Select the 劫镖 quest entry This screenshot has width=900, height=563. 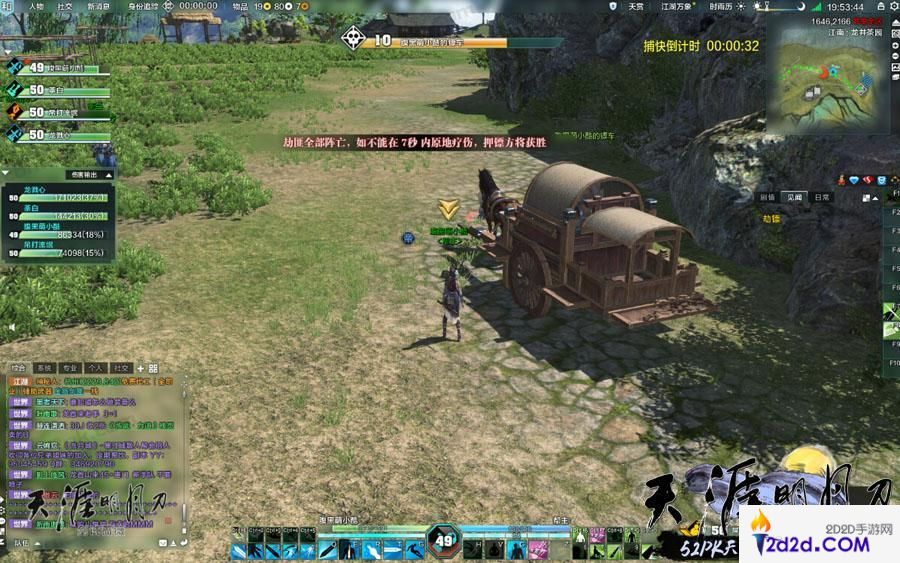[770, 218]
